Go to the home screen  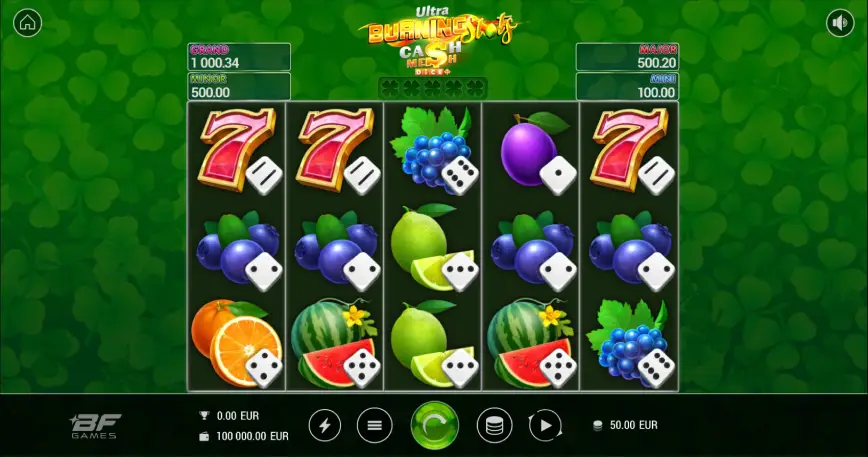28,22
